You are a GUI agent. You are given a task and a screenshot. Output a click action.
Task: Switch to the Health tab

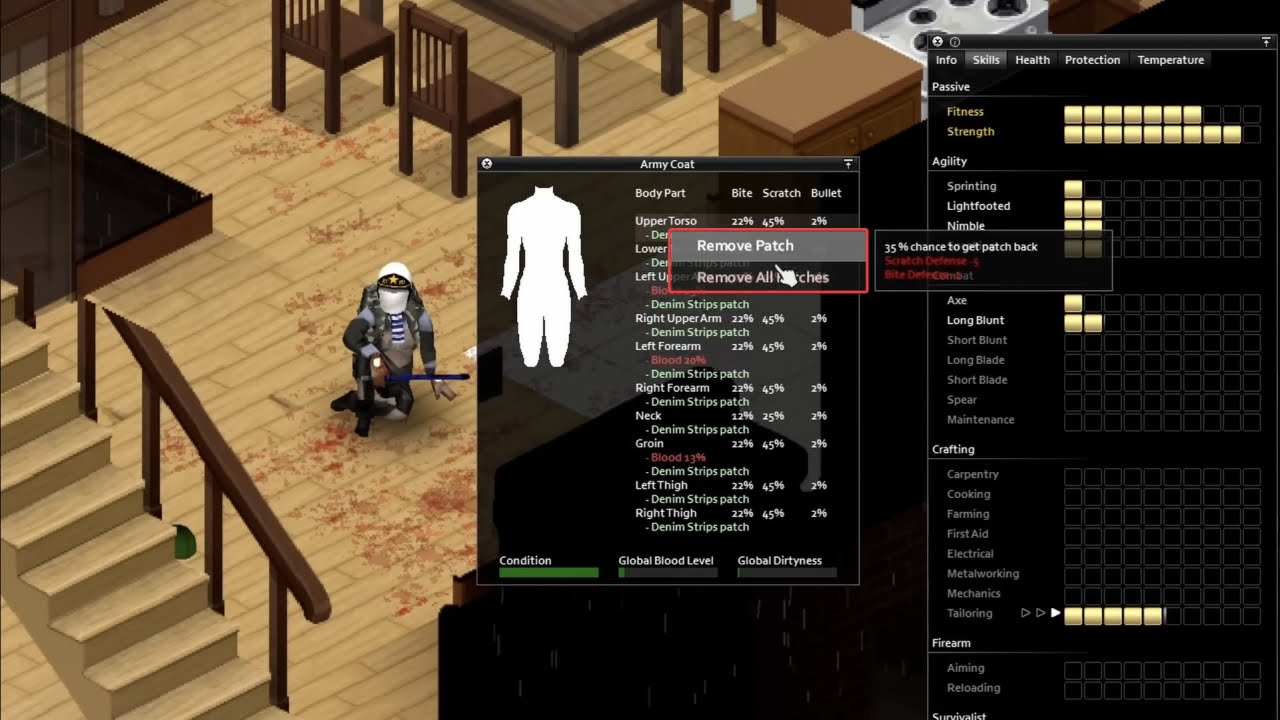(1032, 60)
